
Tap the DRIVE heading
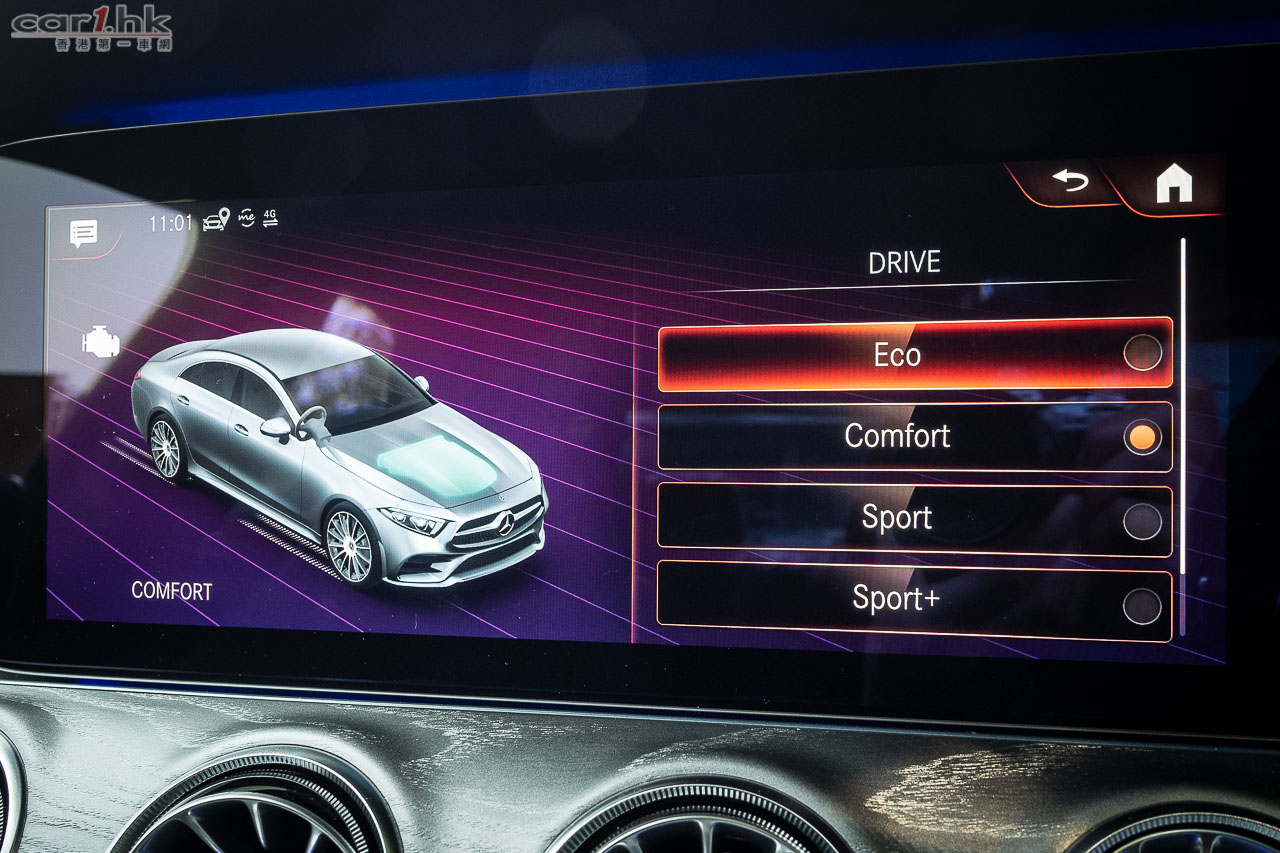point(903,262)
